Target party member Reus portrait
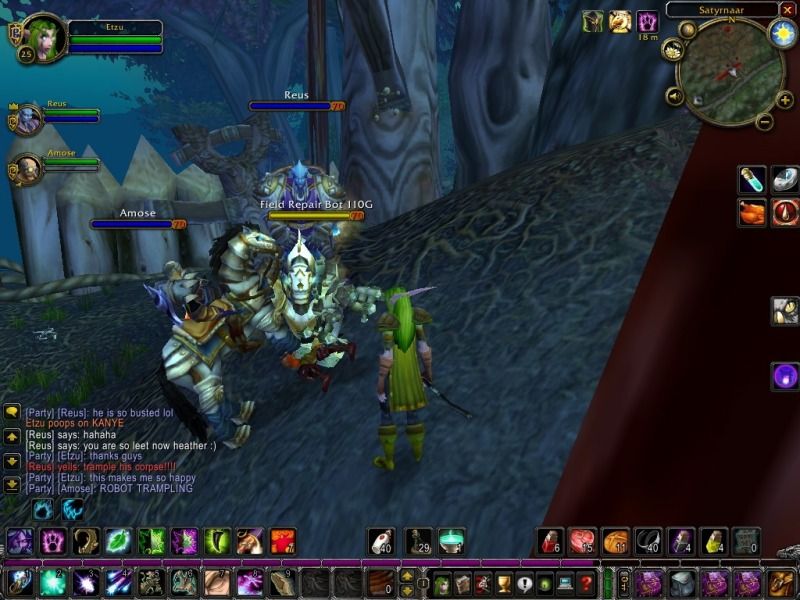The width and height of the screenshot is (800, 600). point(27,119)
